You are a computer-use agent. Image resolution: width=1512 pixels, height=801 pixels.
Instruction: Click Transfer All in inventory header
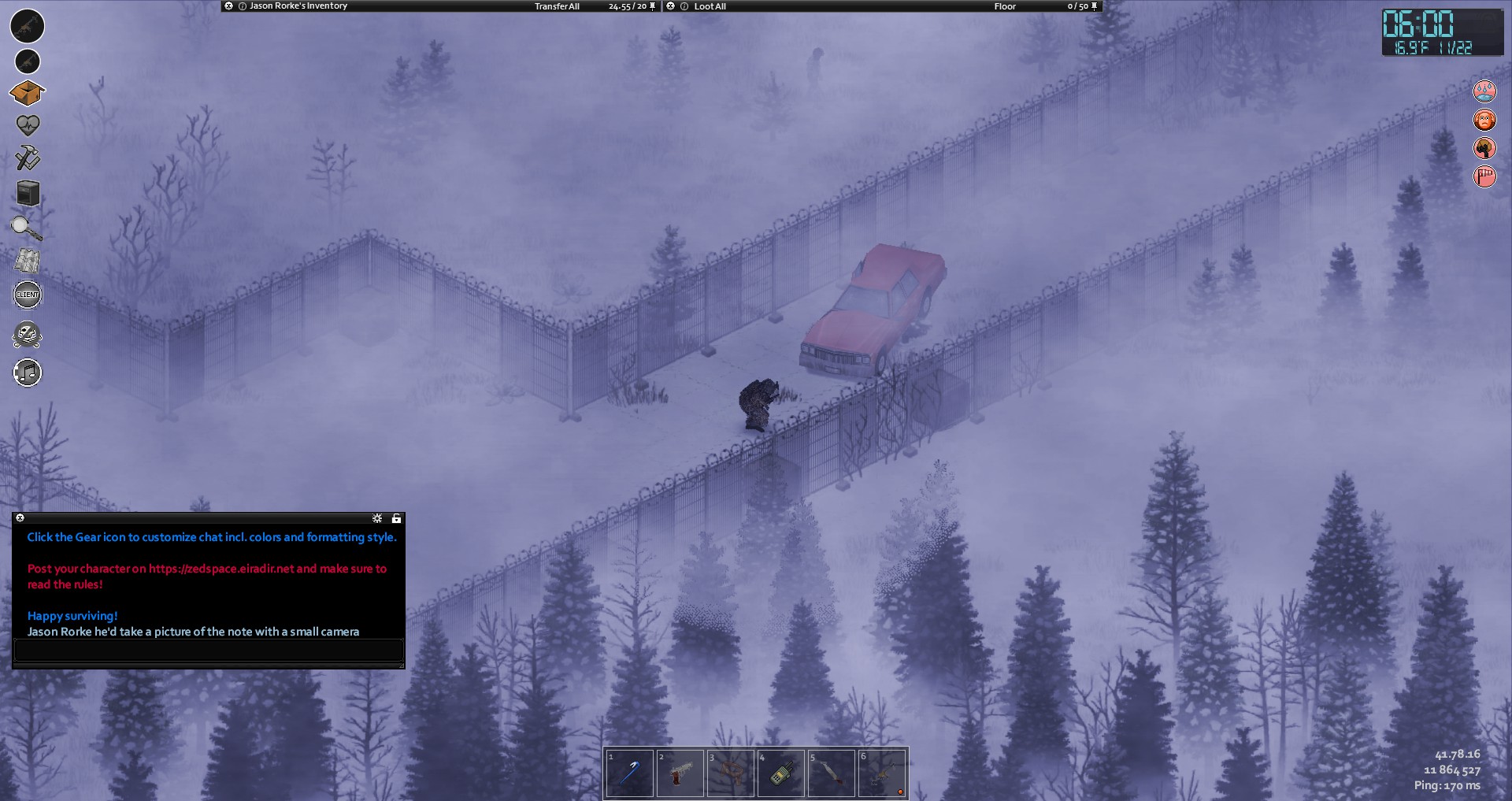[557, 6]
